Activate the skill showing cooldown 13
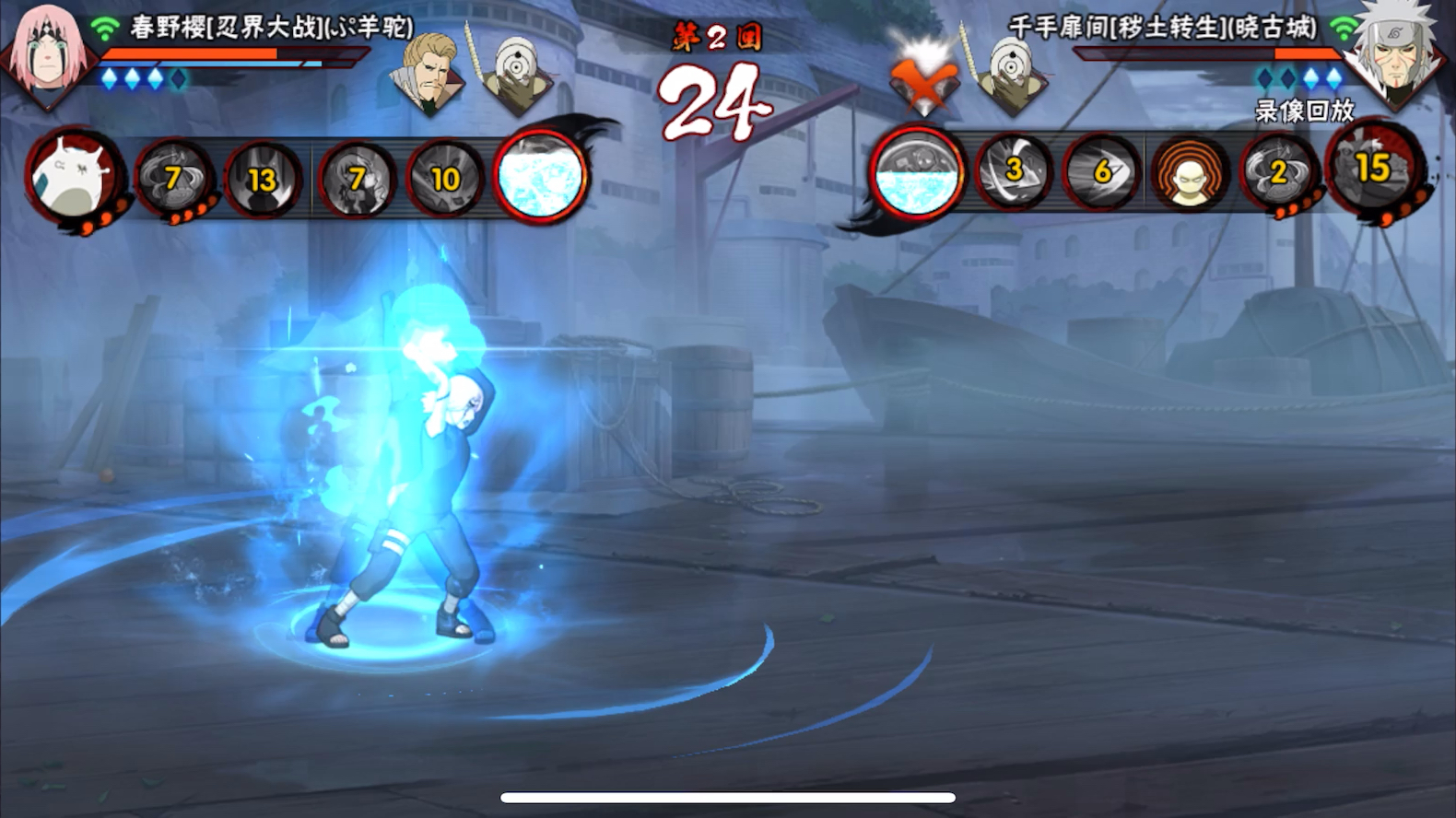The height and width of the screenshot is (818, 1456). pos(263,180)
